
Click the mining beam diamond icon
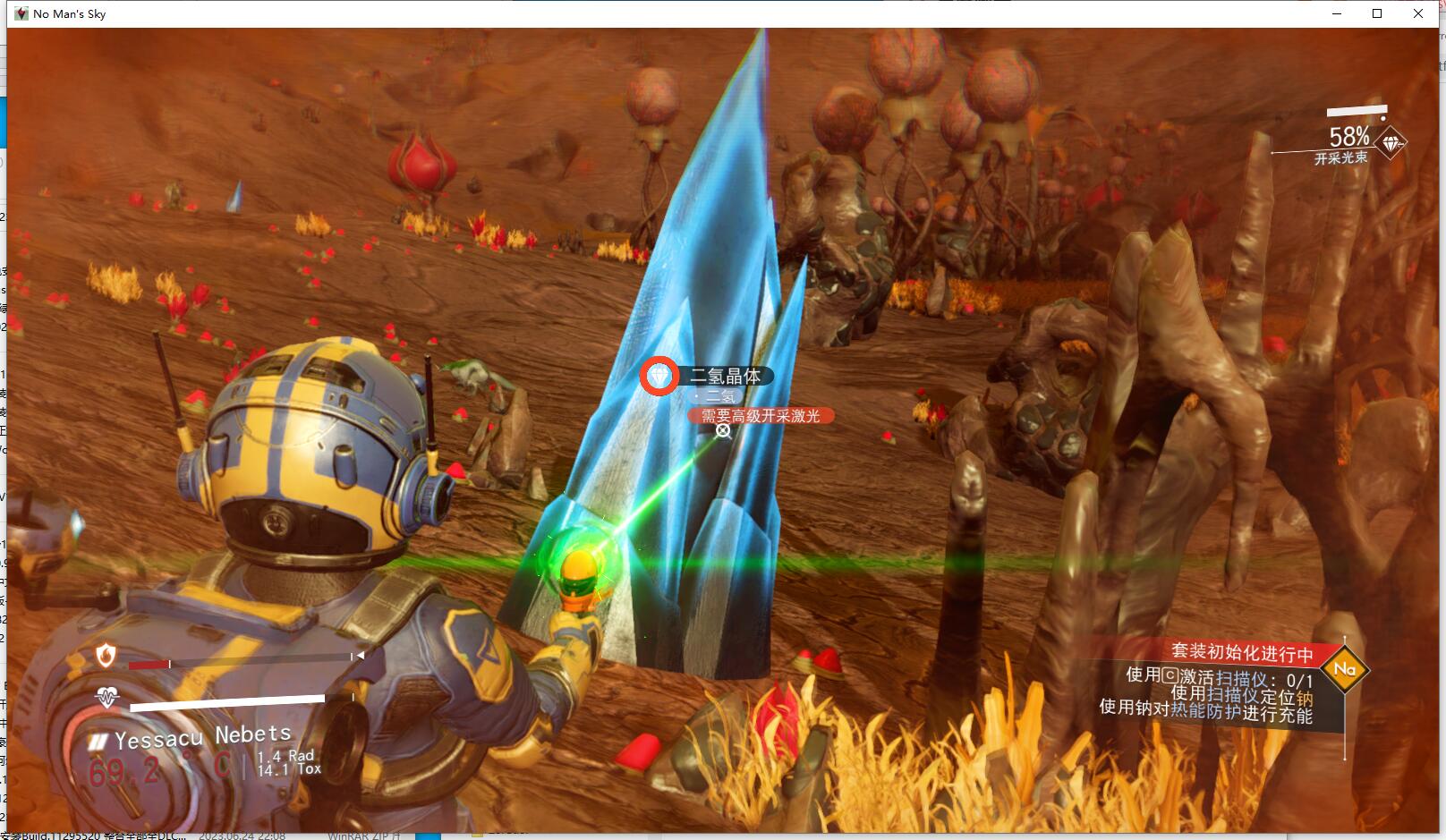pos(1391,143)
